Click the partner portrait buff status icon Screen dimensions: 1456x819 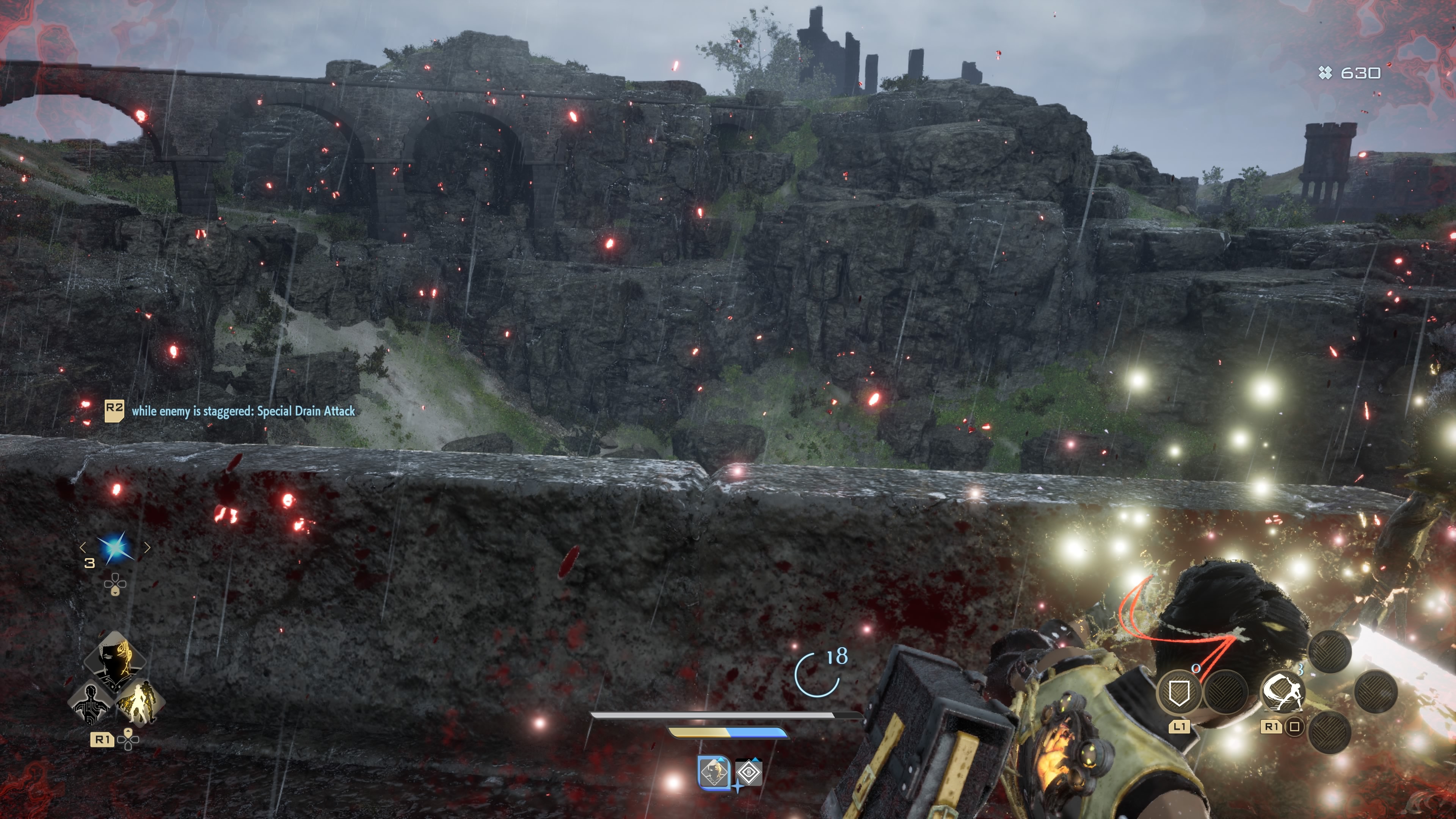pos(714,772)
